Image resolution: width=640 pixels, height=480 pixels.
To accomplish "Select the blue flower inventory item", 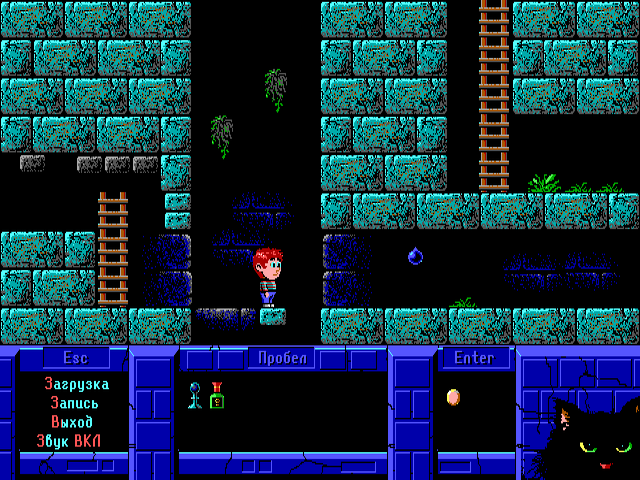I will (x=195, y=396).
